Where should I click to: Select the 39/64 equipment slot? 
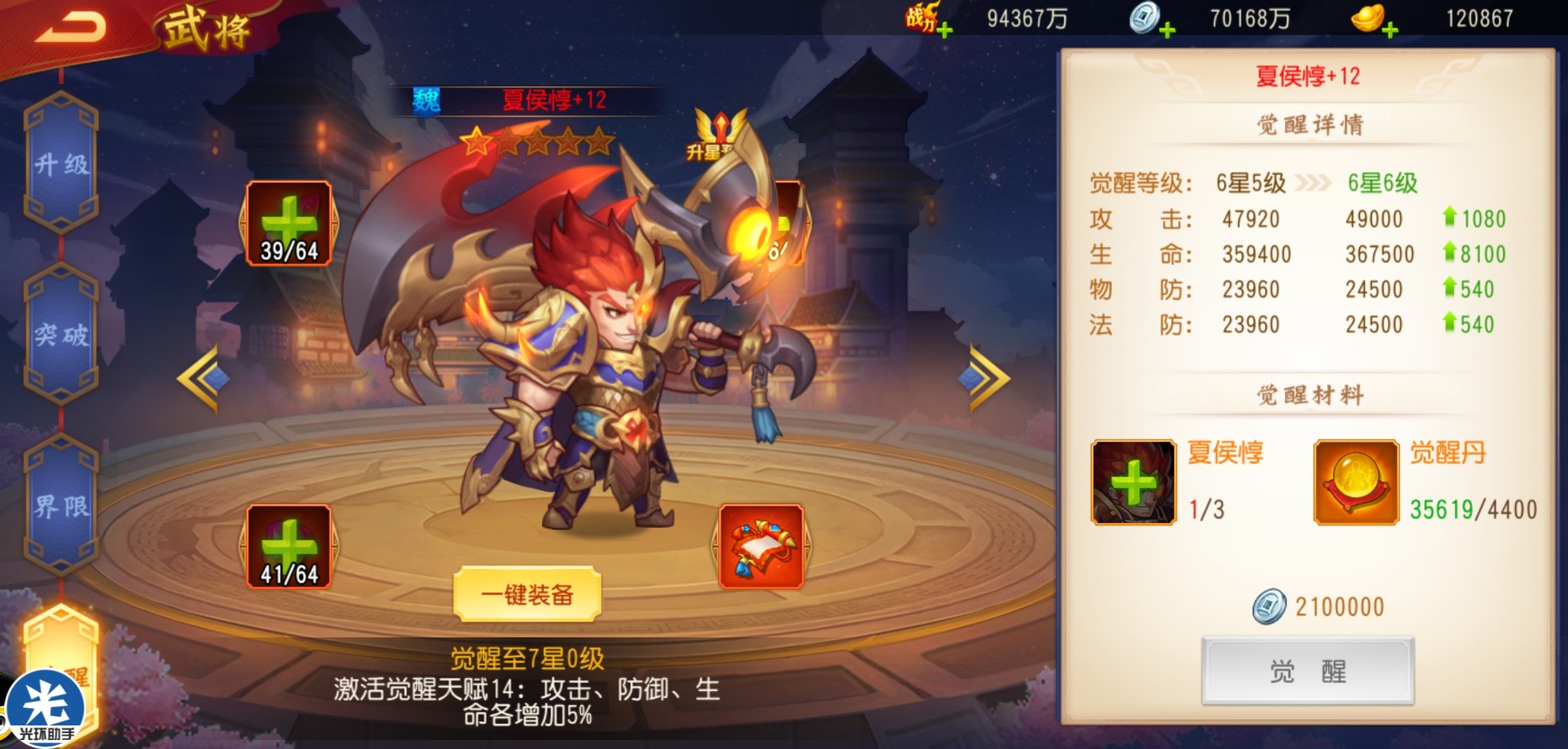tap(289, 223)
